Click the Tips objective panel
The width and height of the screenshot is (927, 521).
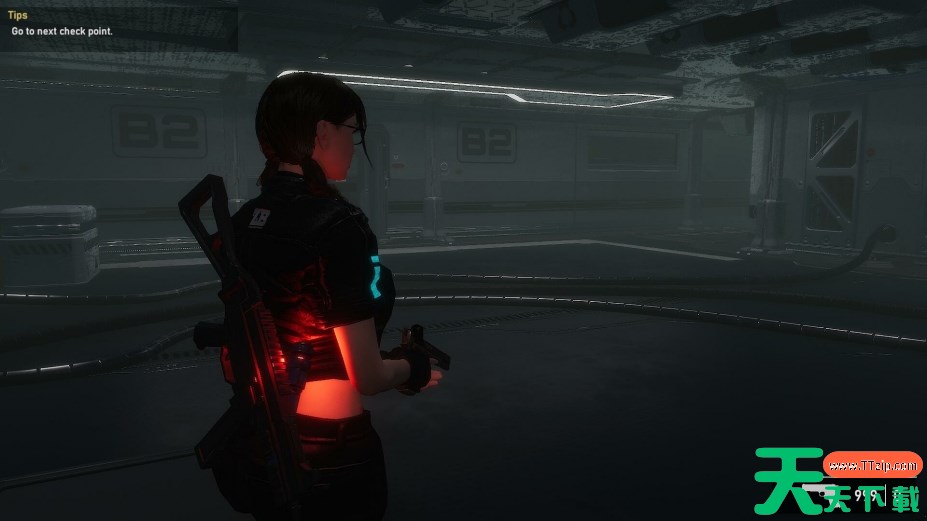click(x=118, y=25)
